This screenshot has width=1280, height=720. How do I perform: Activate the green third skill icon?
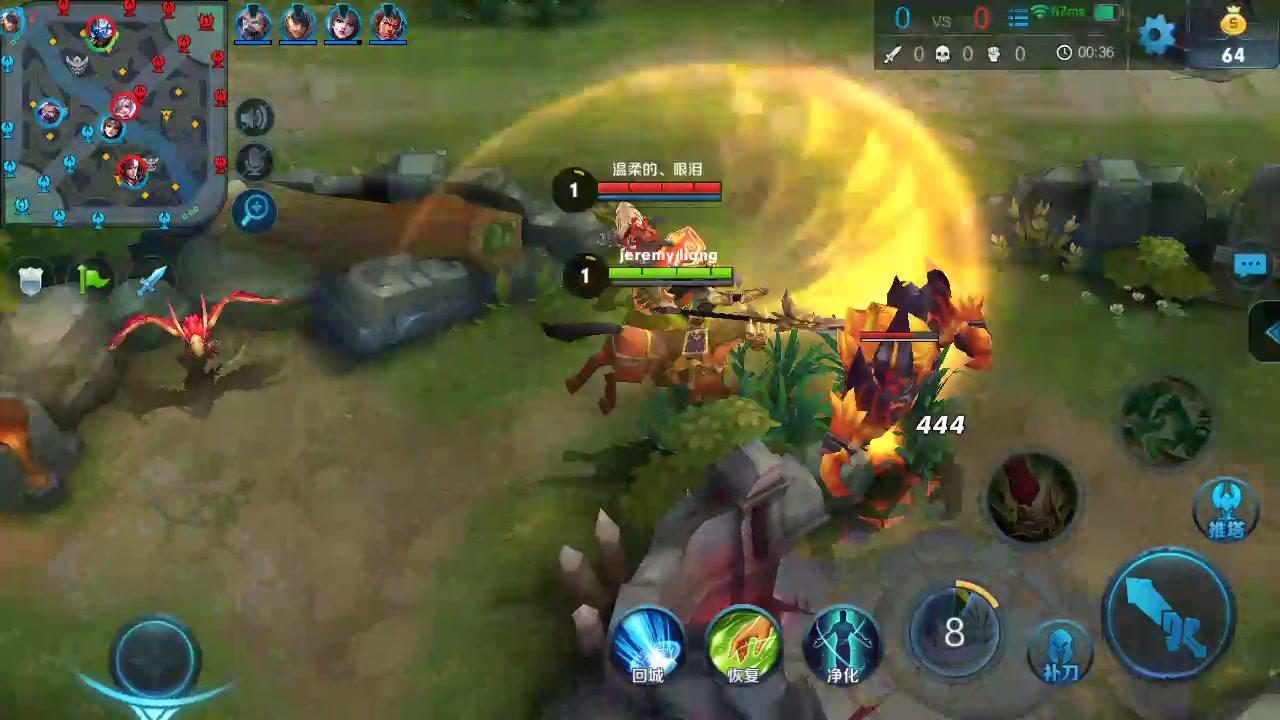tap(1165, 419)
